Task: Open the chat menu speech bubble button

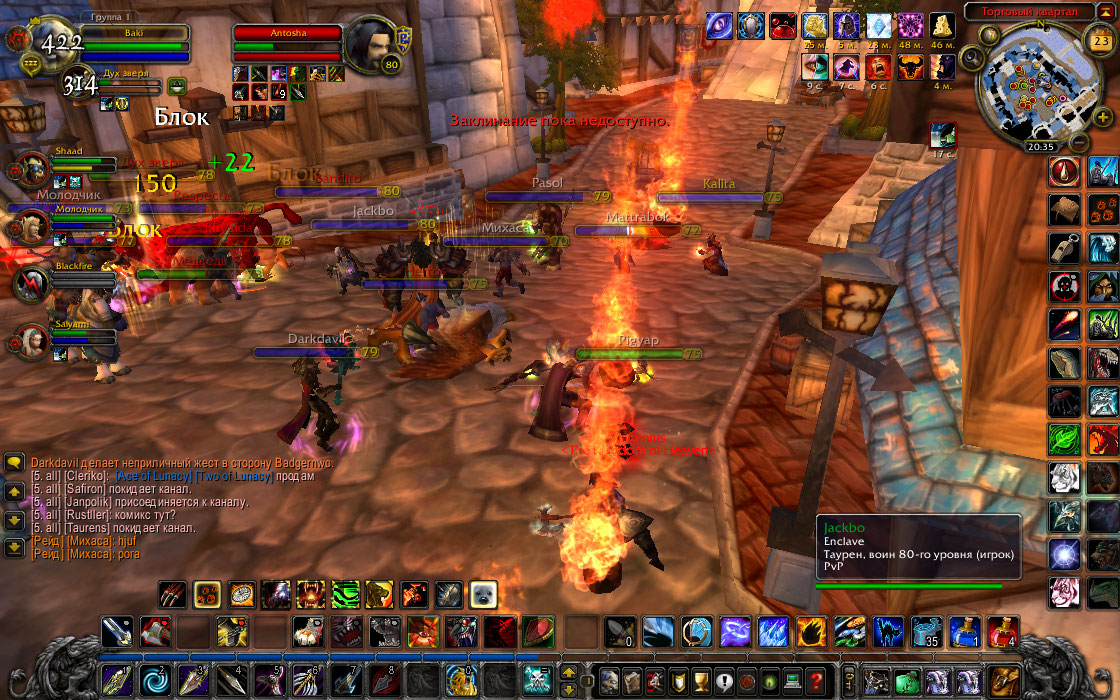Action: click(x=14, y=463)
